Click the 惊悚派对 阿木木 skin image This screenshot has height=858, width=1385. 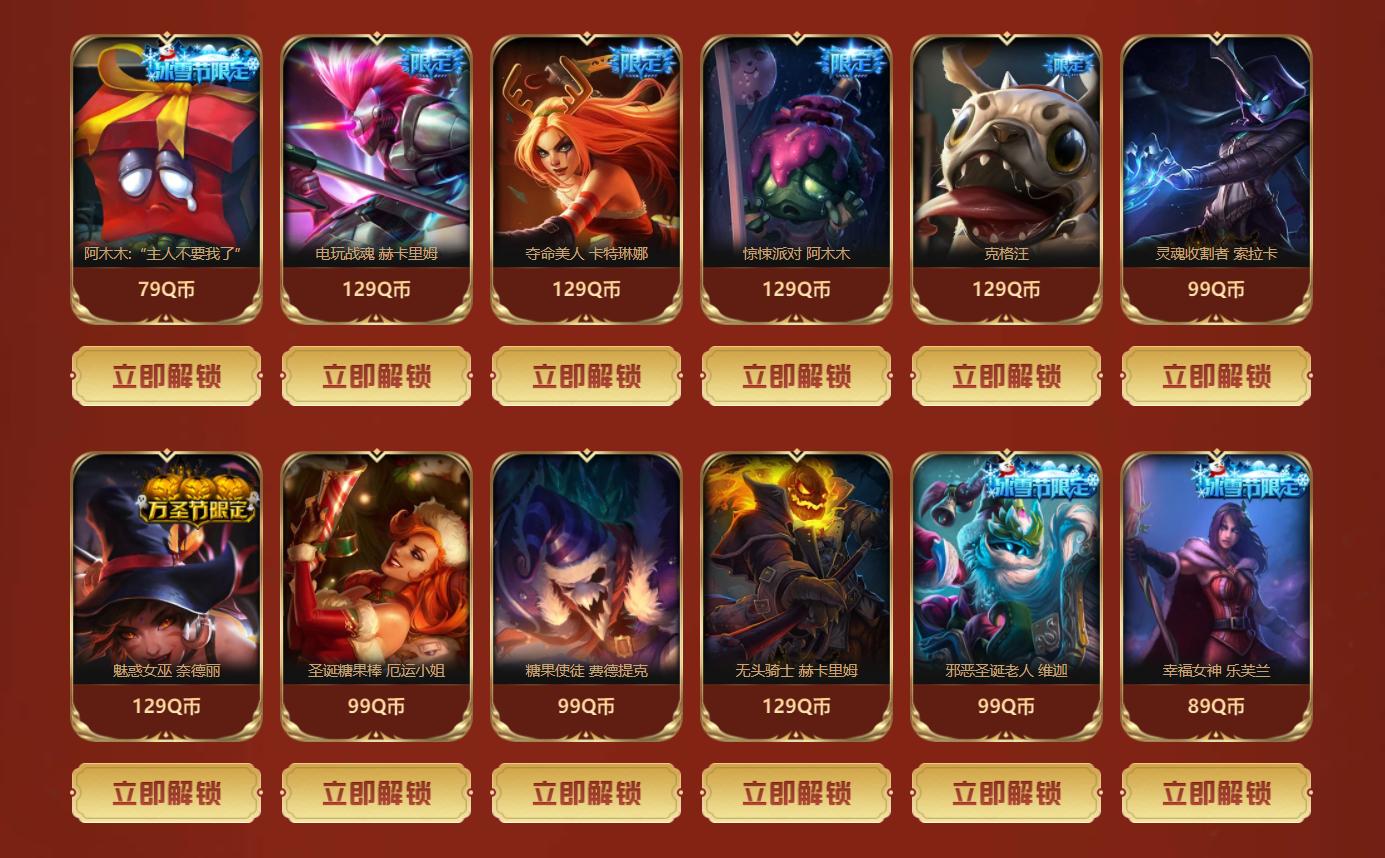click(x=796, y=150)
